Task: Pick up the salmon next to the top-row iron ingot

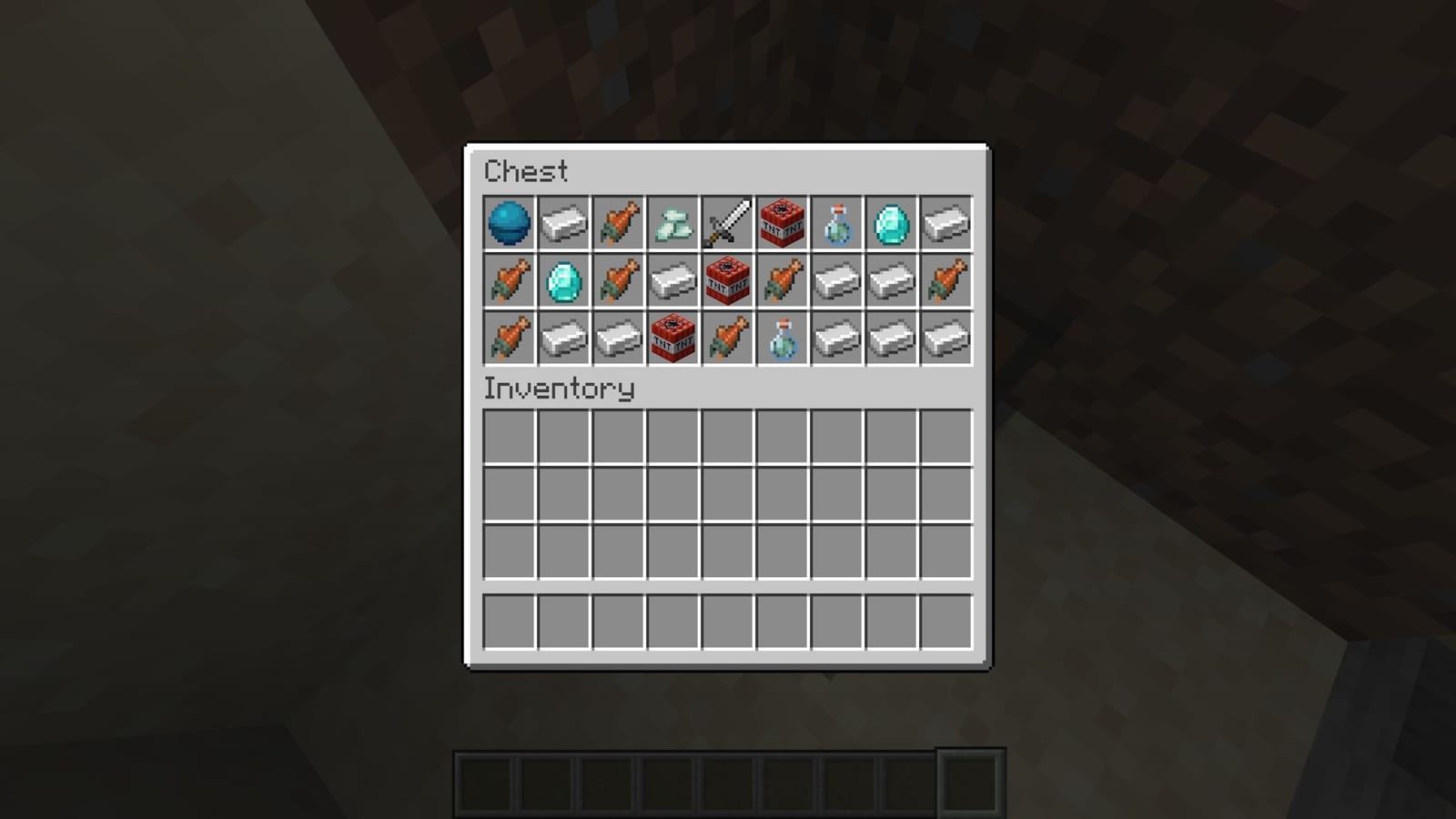Action: 616,224
